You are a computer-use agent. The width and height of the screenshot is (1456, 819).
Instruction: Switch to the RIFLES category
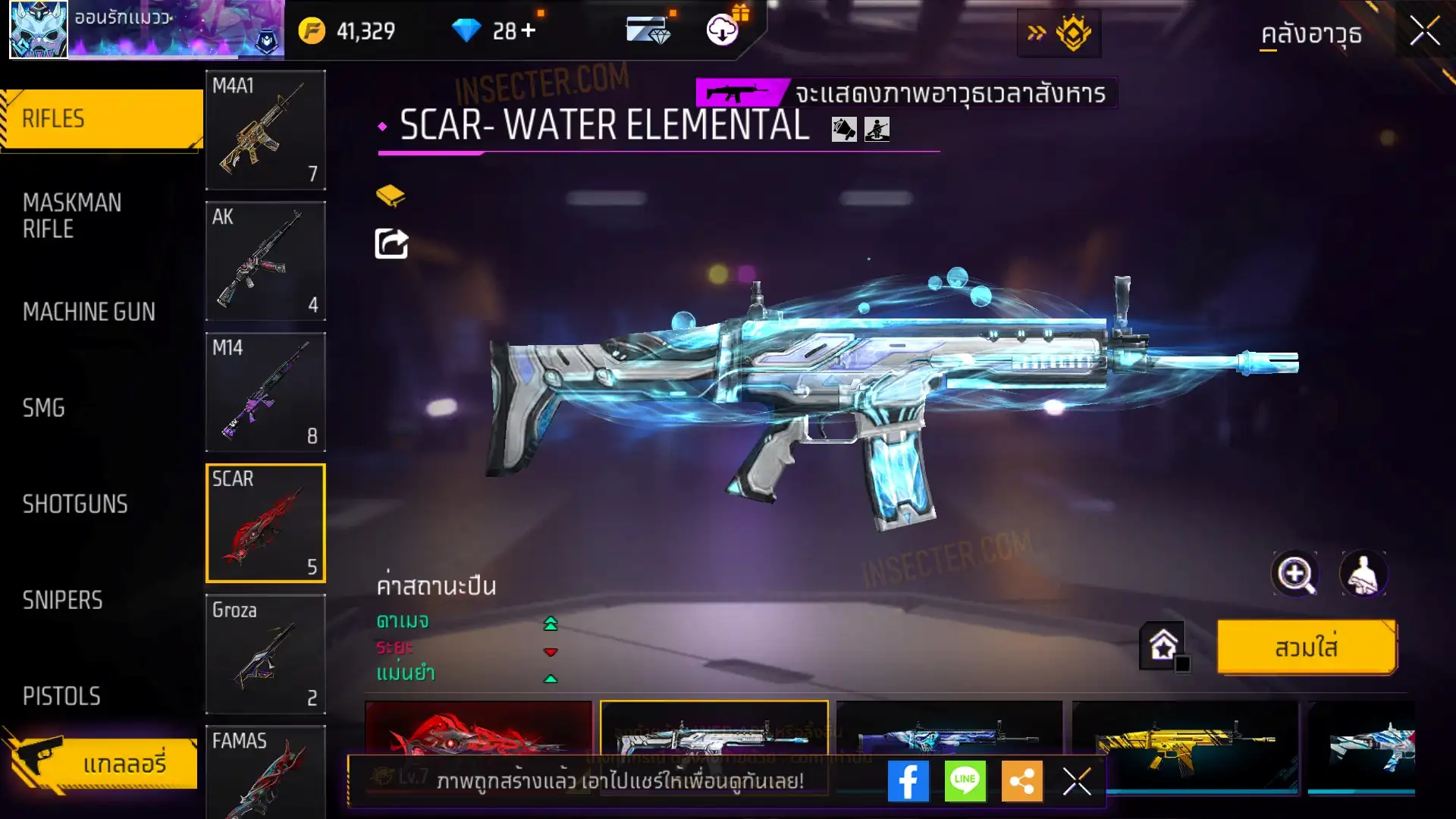click(101, 119)
